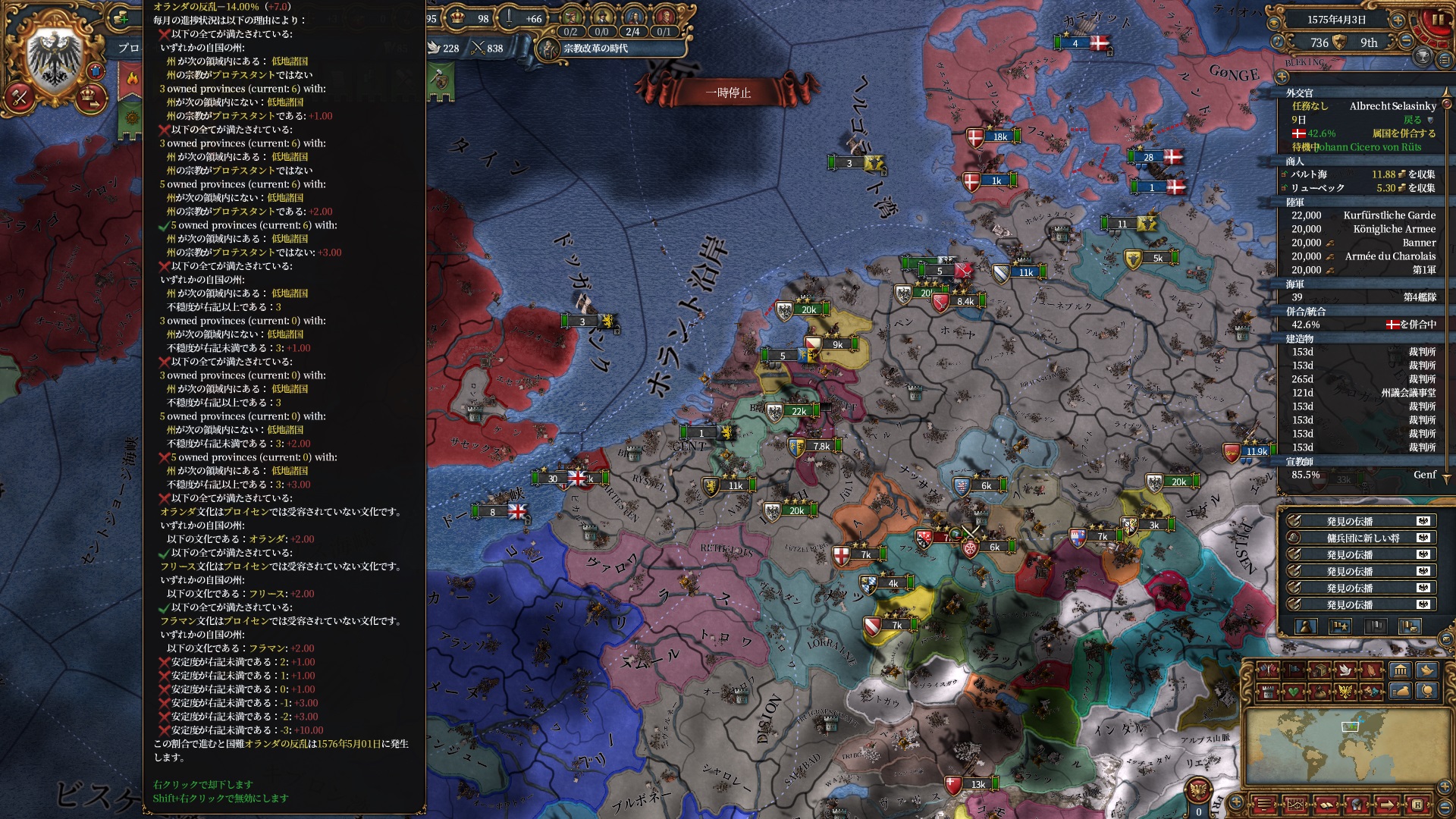The width and height of the screenshot is (1456, 819).
Task: Select the green fire rebel banner alert
Action: pos(132,78)
